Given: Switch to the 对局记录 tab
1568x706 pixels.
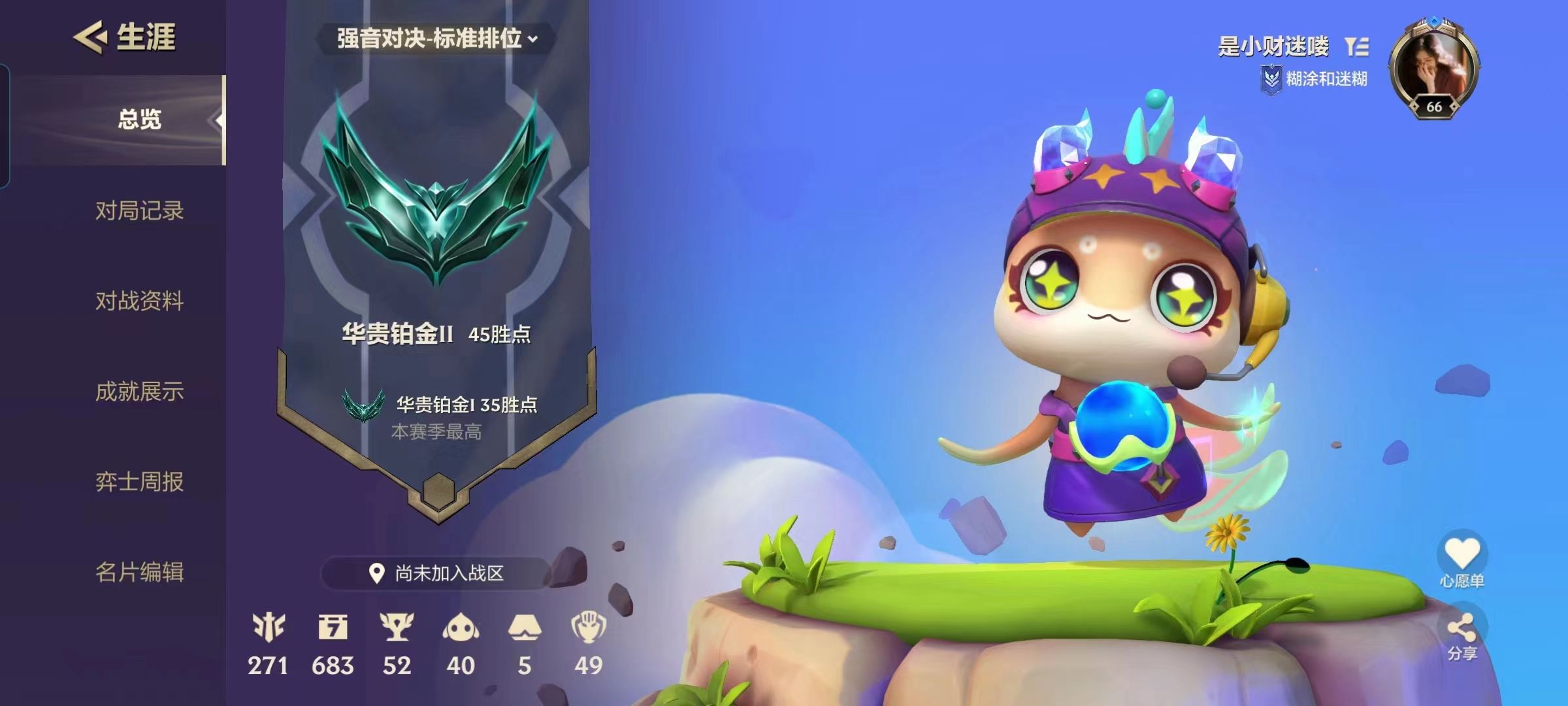Looking at the screenshot, I should coord(139,210).
